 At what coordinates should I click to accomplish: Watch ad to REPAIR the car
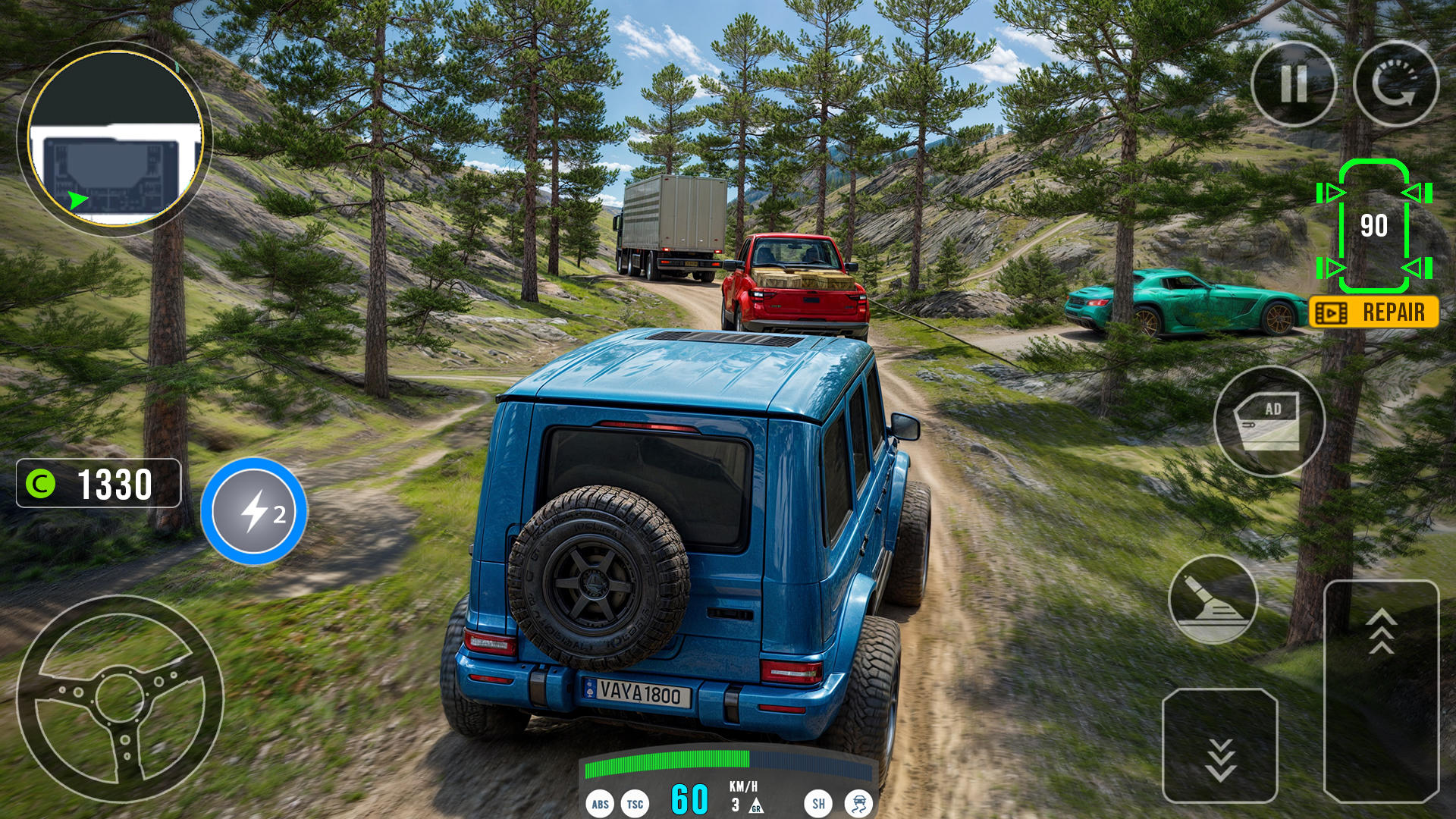1373,312
